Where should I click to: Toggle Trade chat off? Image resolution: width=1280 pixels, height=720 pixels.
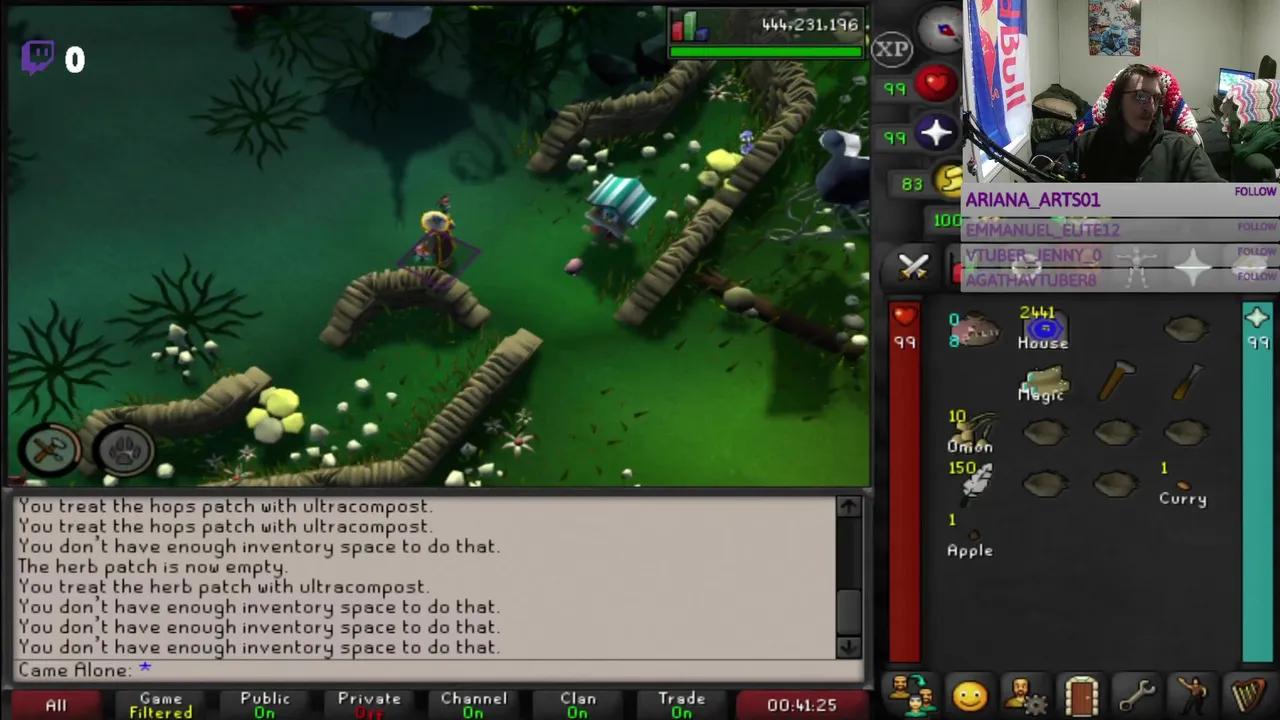click(x=681, y=702)
